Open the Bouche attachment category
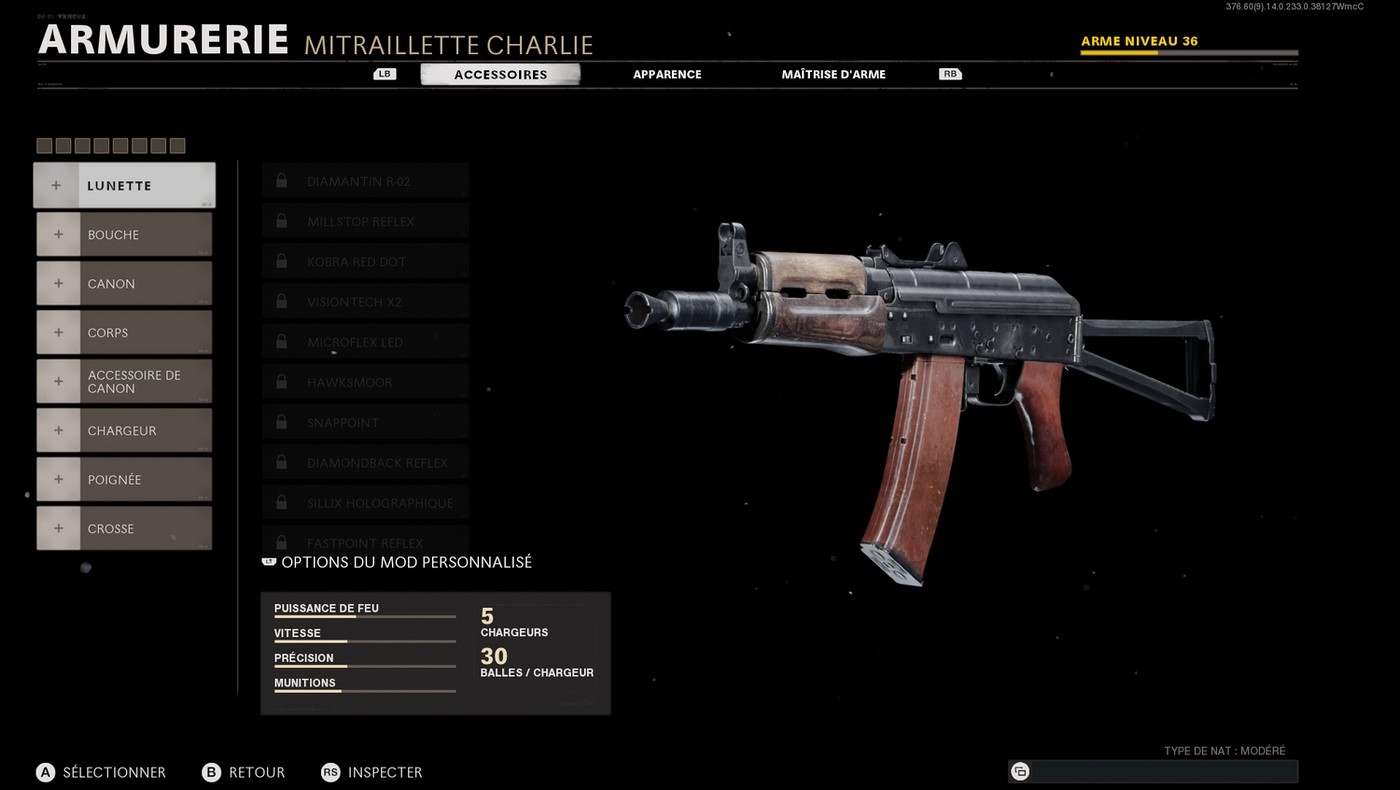1400x790 pixels. pyautogui.click(x=124, y=235)
